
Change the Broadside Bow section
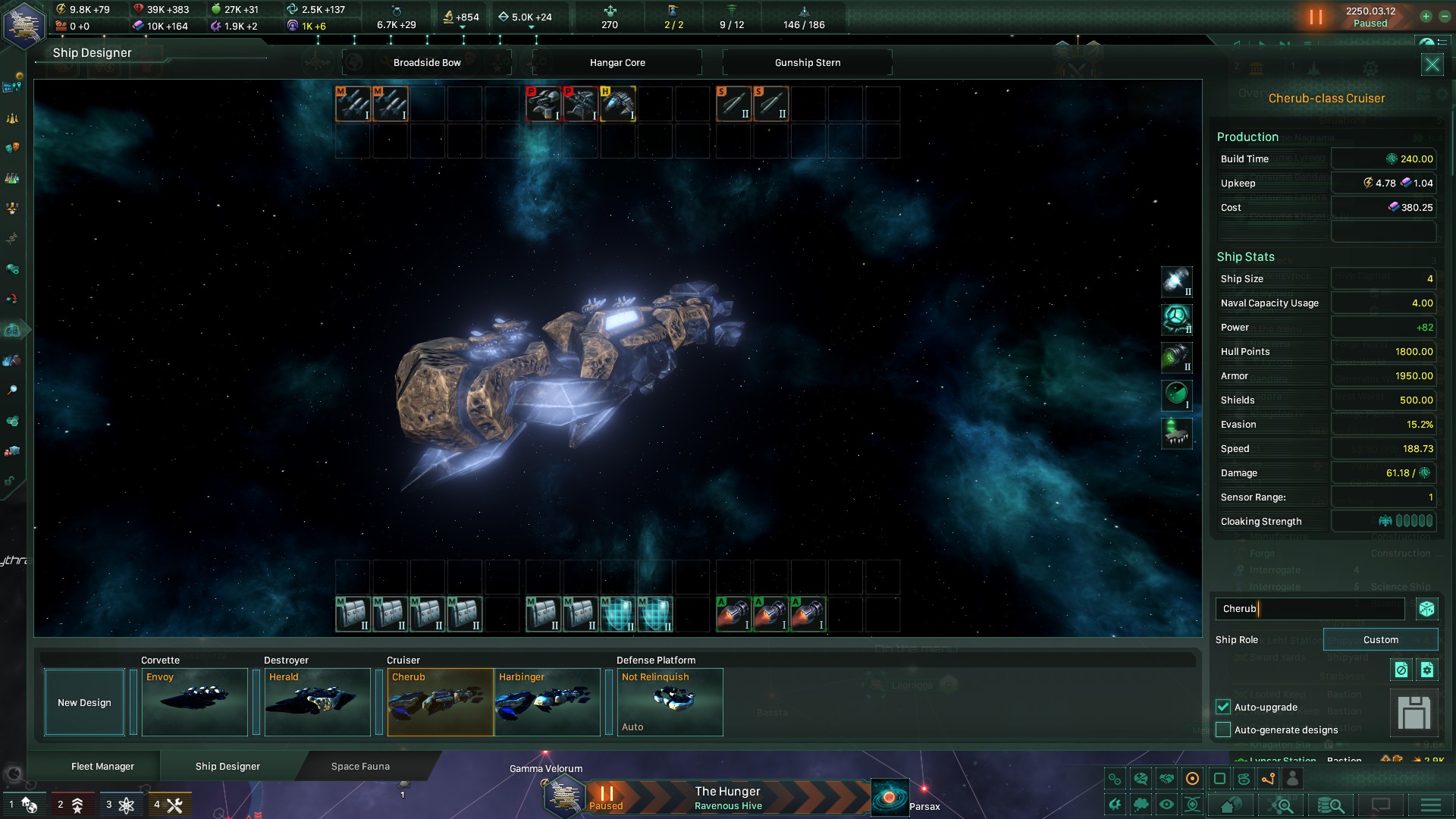tap(427, 62)
